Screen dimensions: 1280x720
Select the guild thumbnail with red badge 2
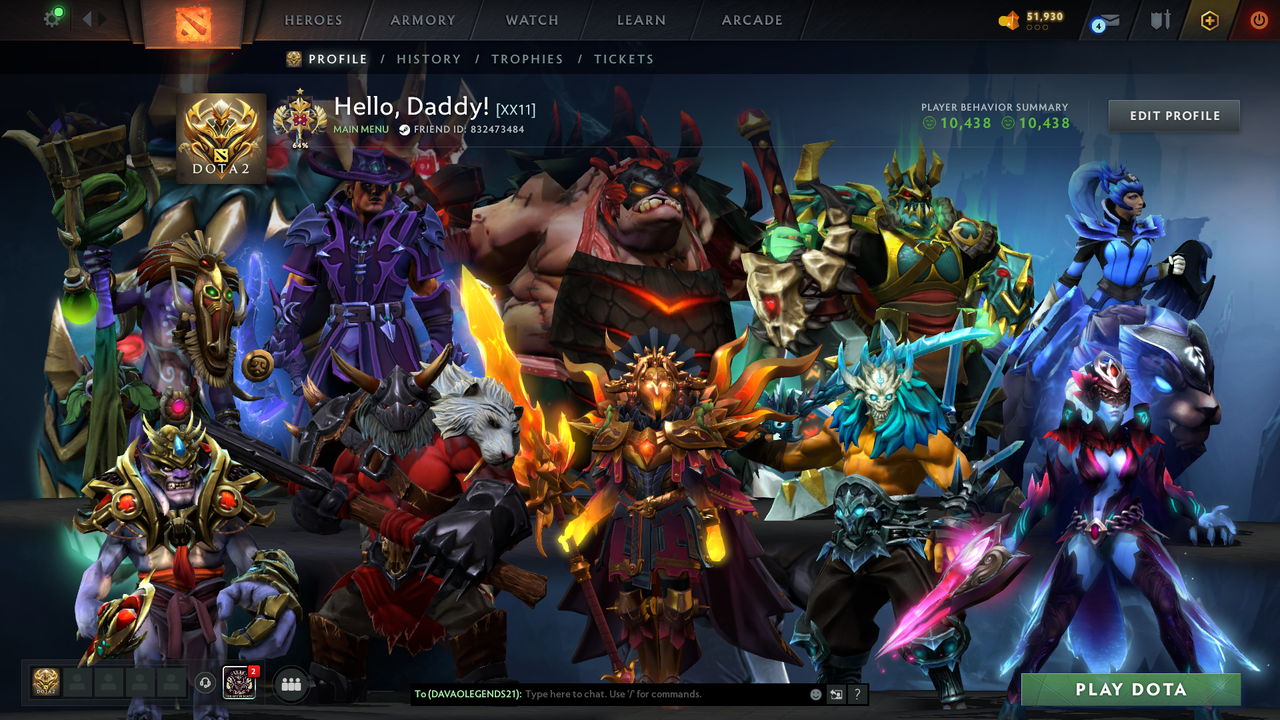coord(240,682)
